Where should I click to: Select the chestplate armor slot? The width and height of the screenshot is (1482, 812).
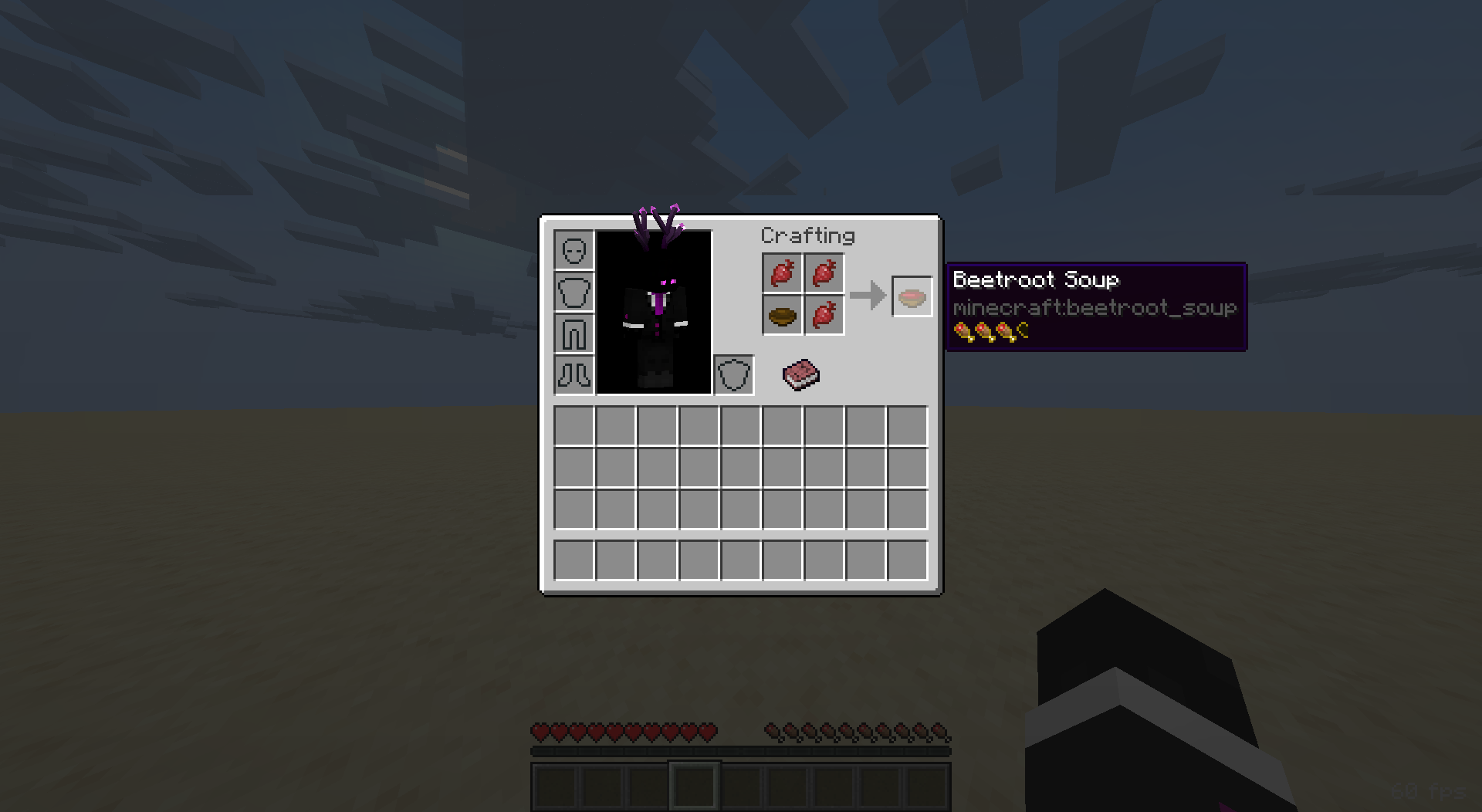pyautogui.click(x=574, y=293)
